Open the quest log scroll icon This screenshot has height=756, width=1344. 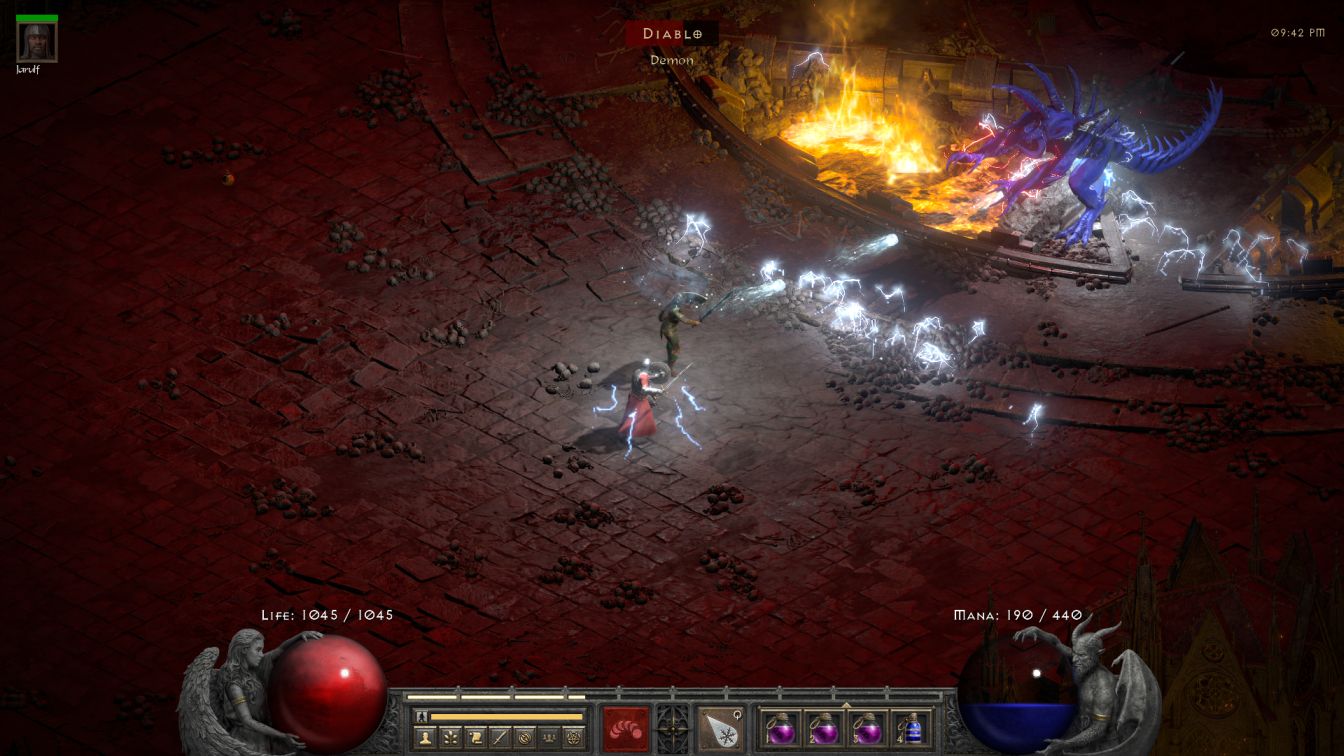[x=475, y=738]
